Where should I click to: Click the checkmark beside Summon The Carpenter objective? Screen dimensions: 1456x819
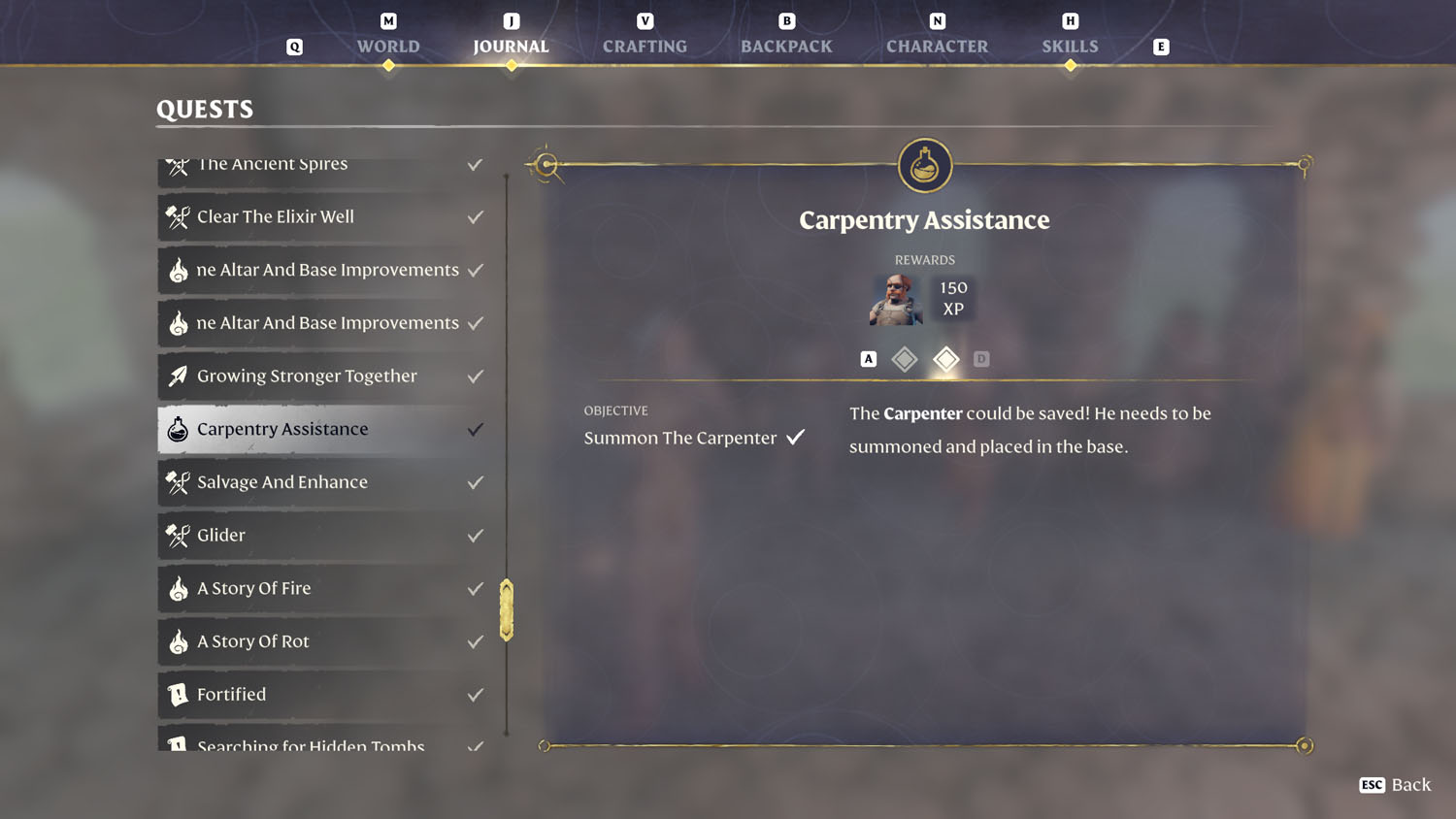[x=796, y=437]
